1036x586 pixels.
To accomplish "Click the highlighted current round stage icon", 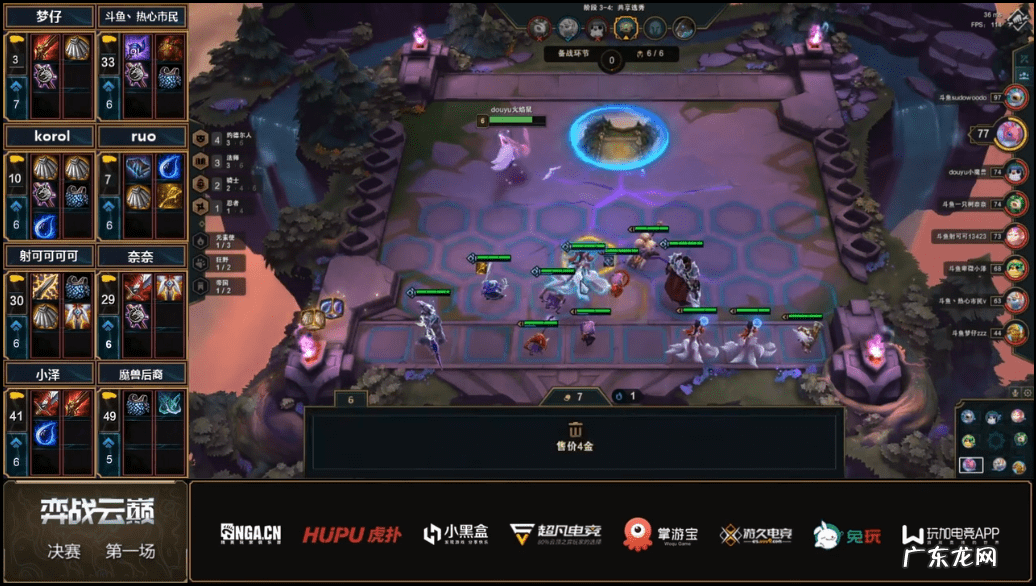I will (625, 28).
